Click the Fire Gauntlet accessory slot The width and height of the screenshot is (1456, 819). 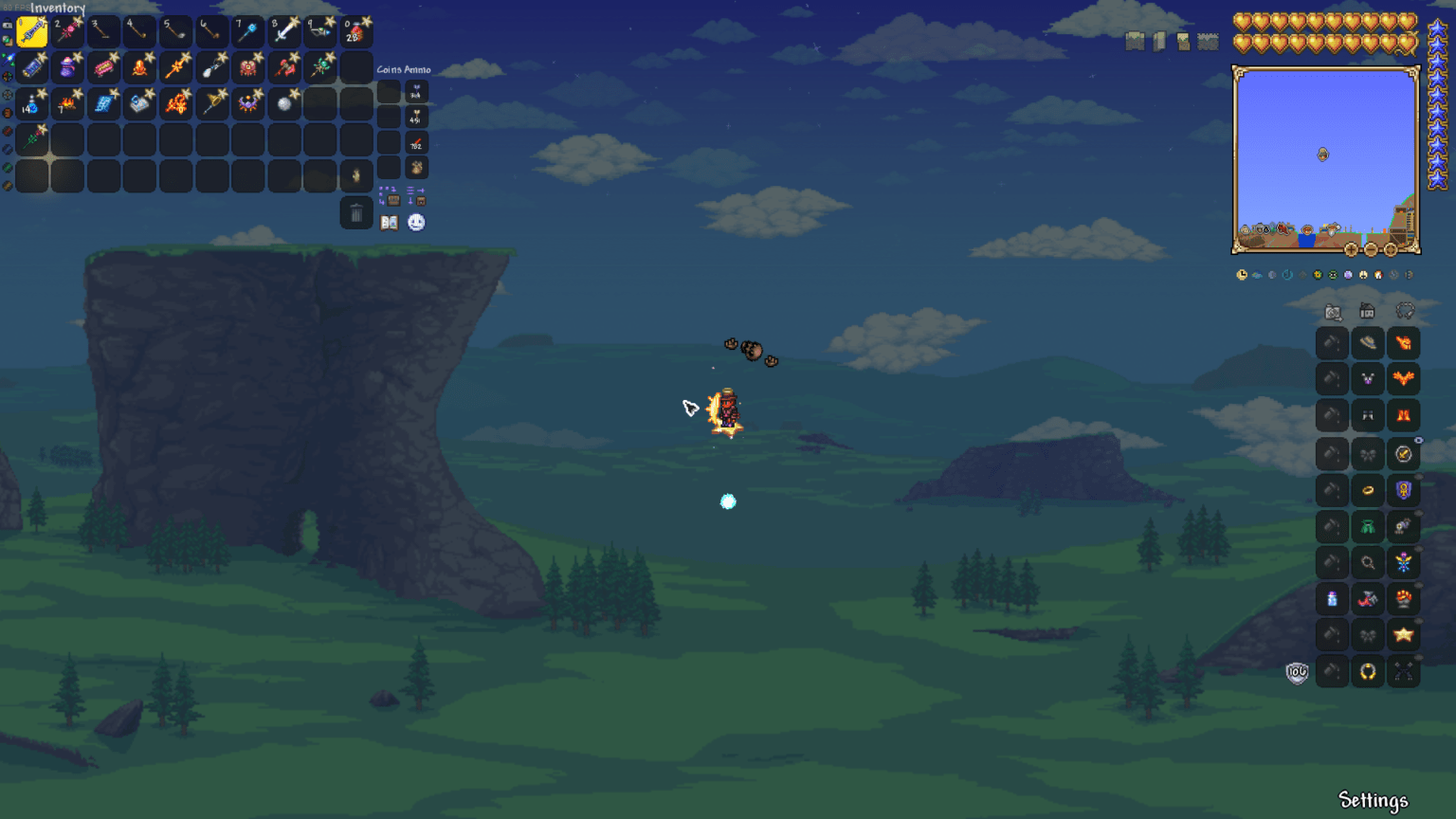(1404, 599)
